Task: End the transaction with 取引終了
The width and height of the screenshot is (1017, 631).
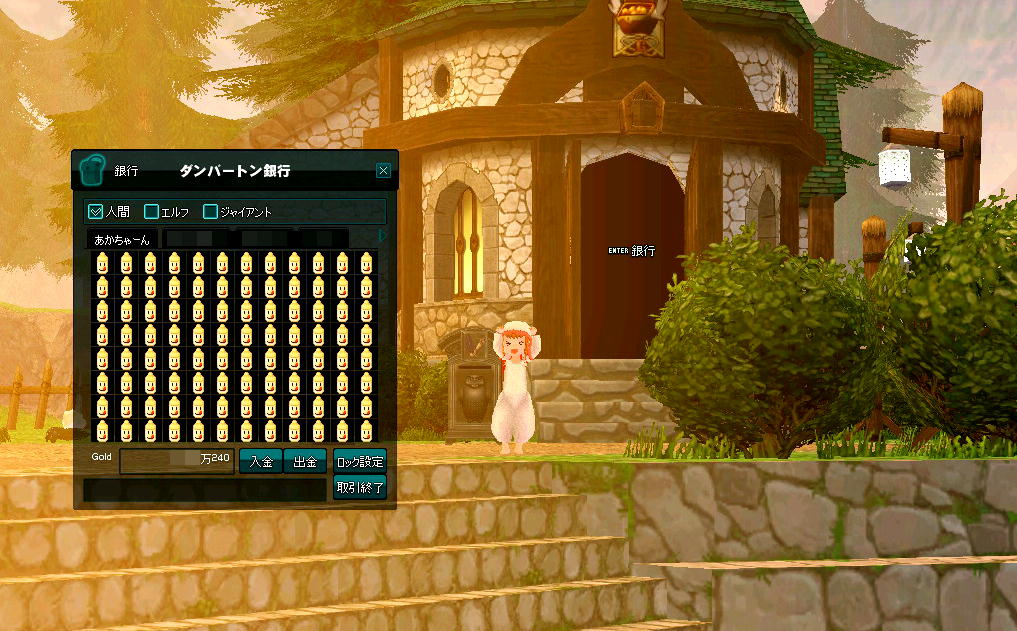Action: 359,488
